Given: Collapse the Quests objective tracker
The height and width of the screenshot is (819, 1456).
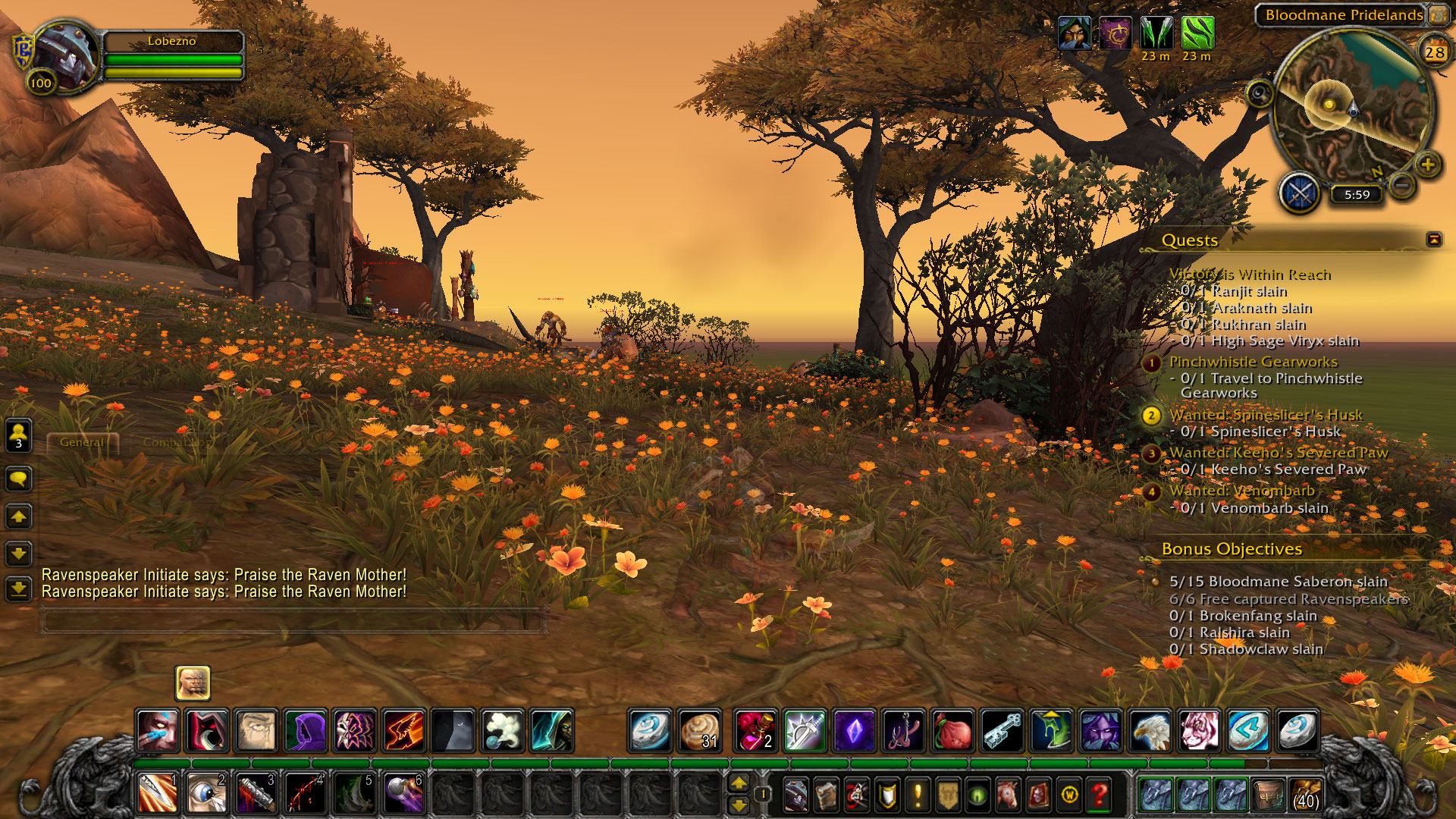Looking at the screenshot, I should [x=1433, y=240].
